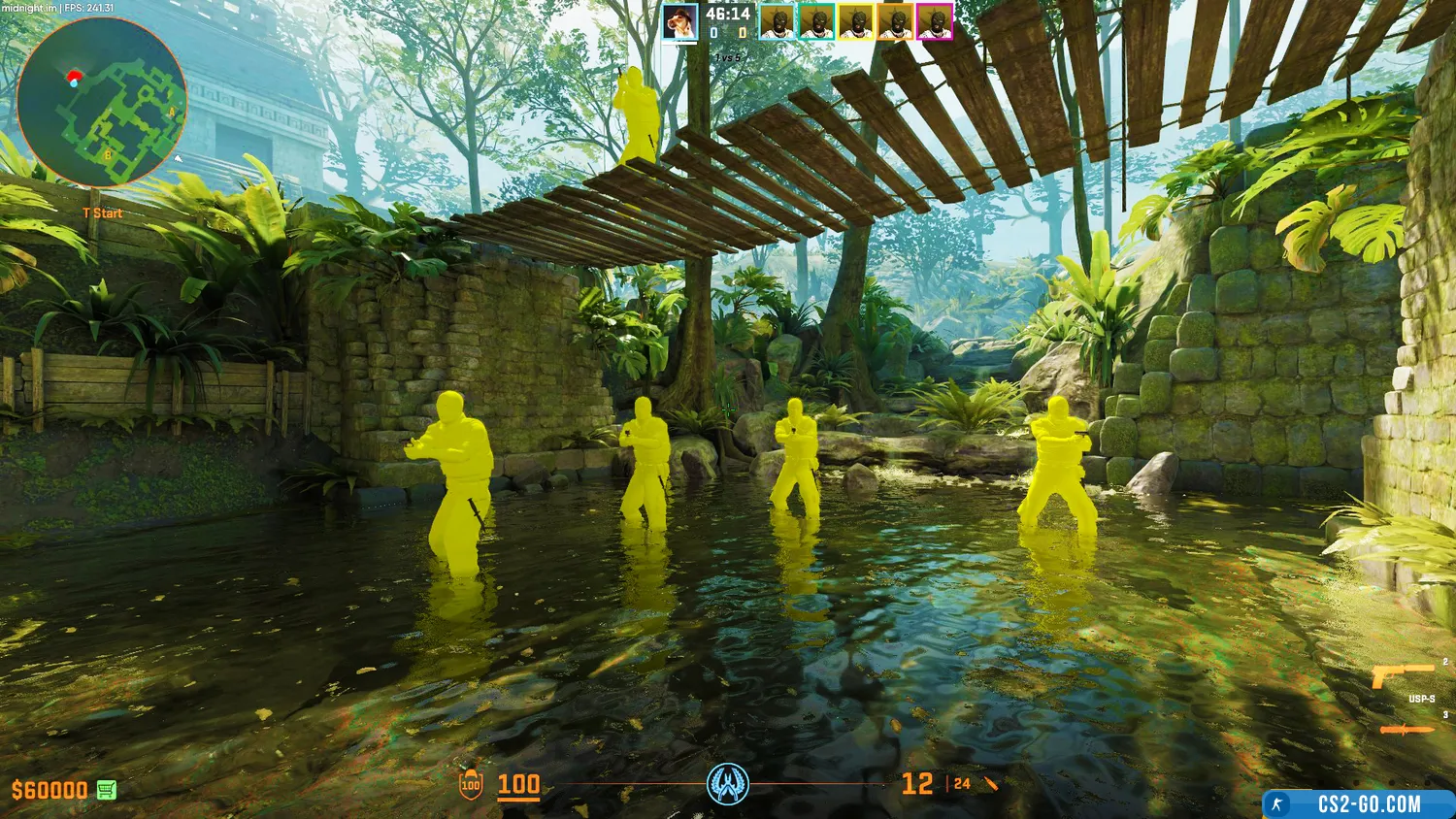Select the teal bordered enemy avatar
Screen dimensions: 1456x819
pos(816,21)
